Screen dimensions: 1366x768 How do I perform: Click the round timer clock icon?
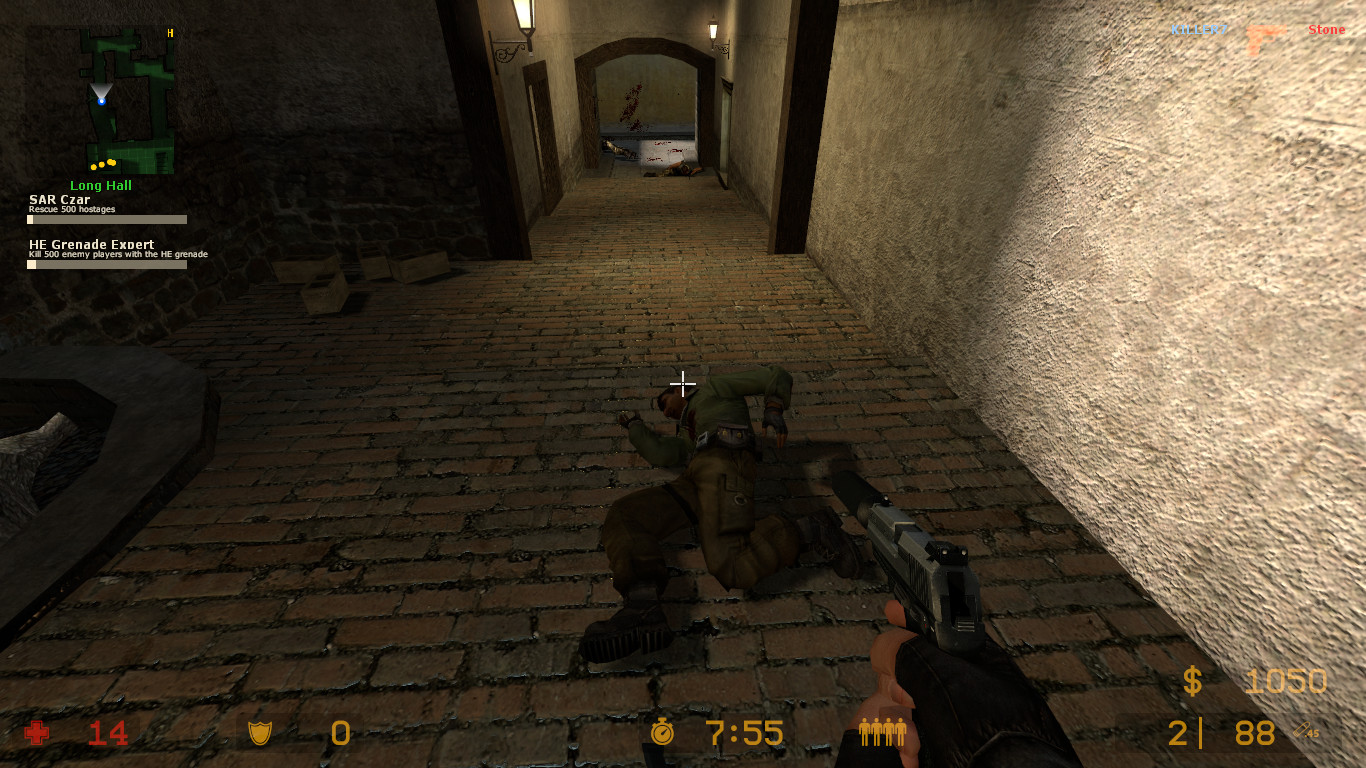click(663, 733)
